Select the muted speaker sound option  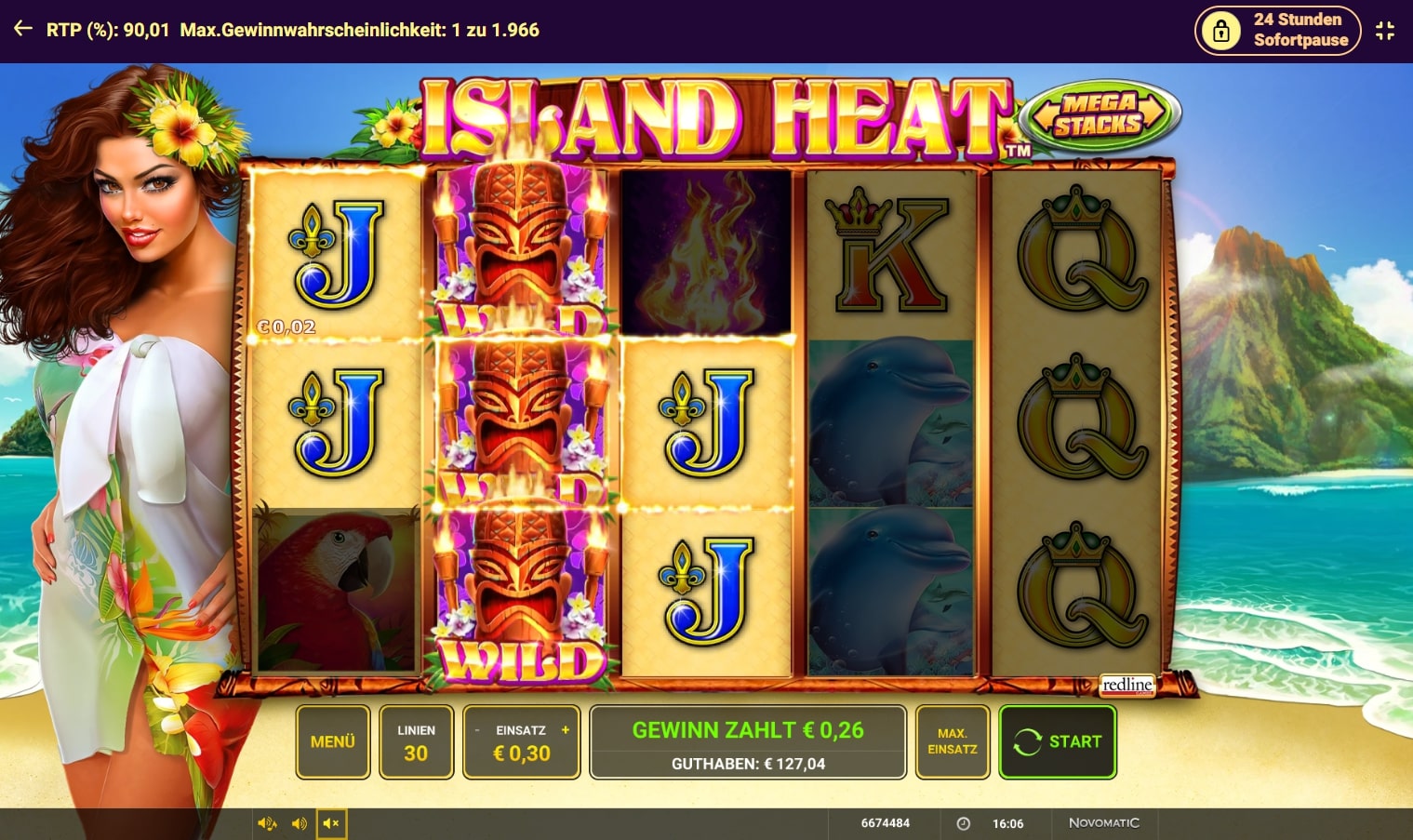coord(331,823)
